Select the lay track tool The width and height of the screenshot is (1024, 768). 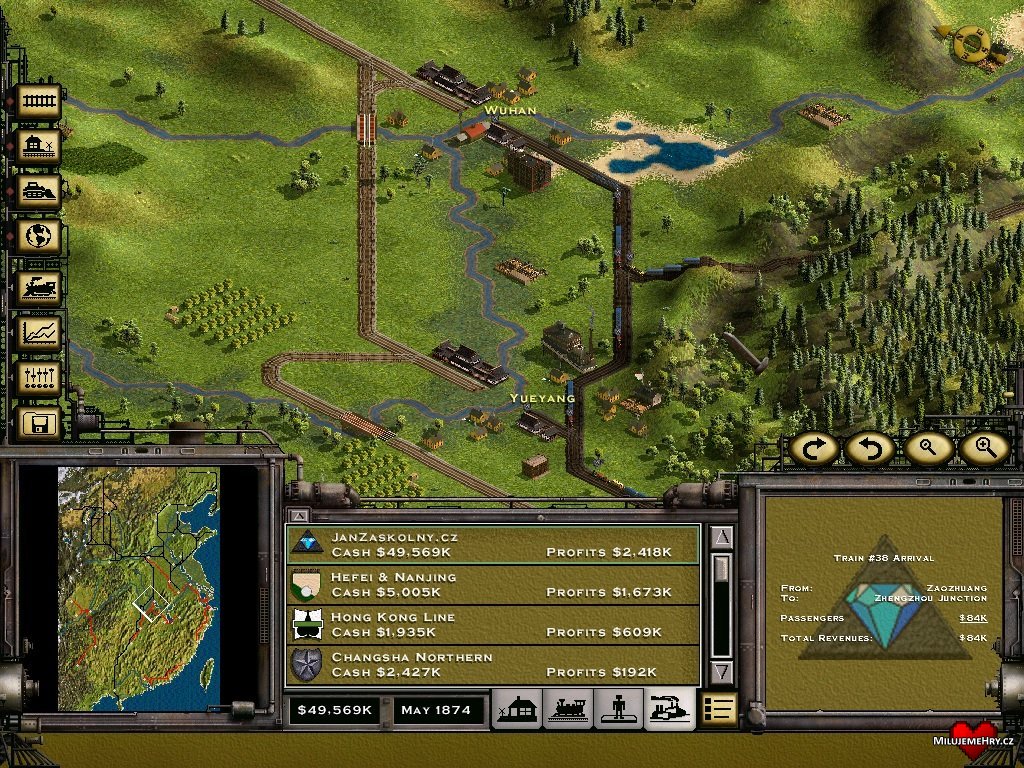click(x=38, y=101)
